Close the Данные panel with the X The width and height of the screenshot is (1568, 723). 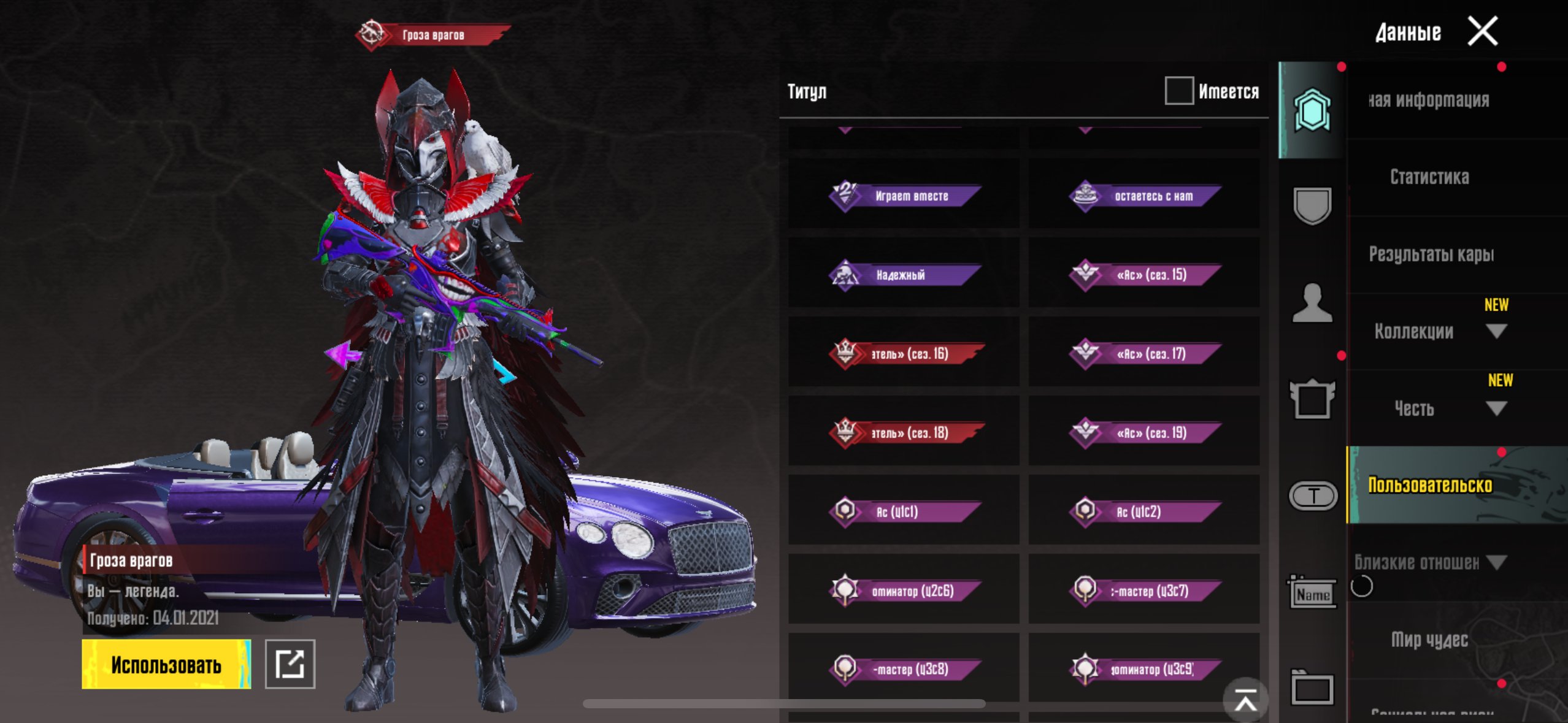click(x=1483, y=31)
